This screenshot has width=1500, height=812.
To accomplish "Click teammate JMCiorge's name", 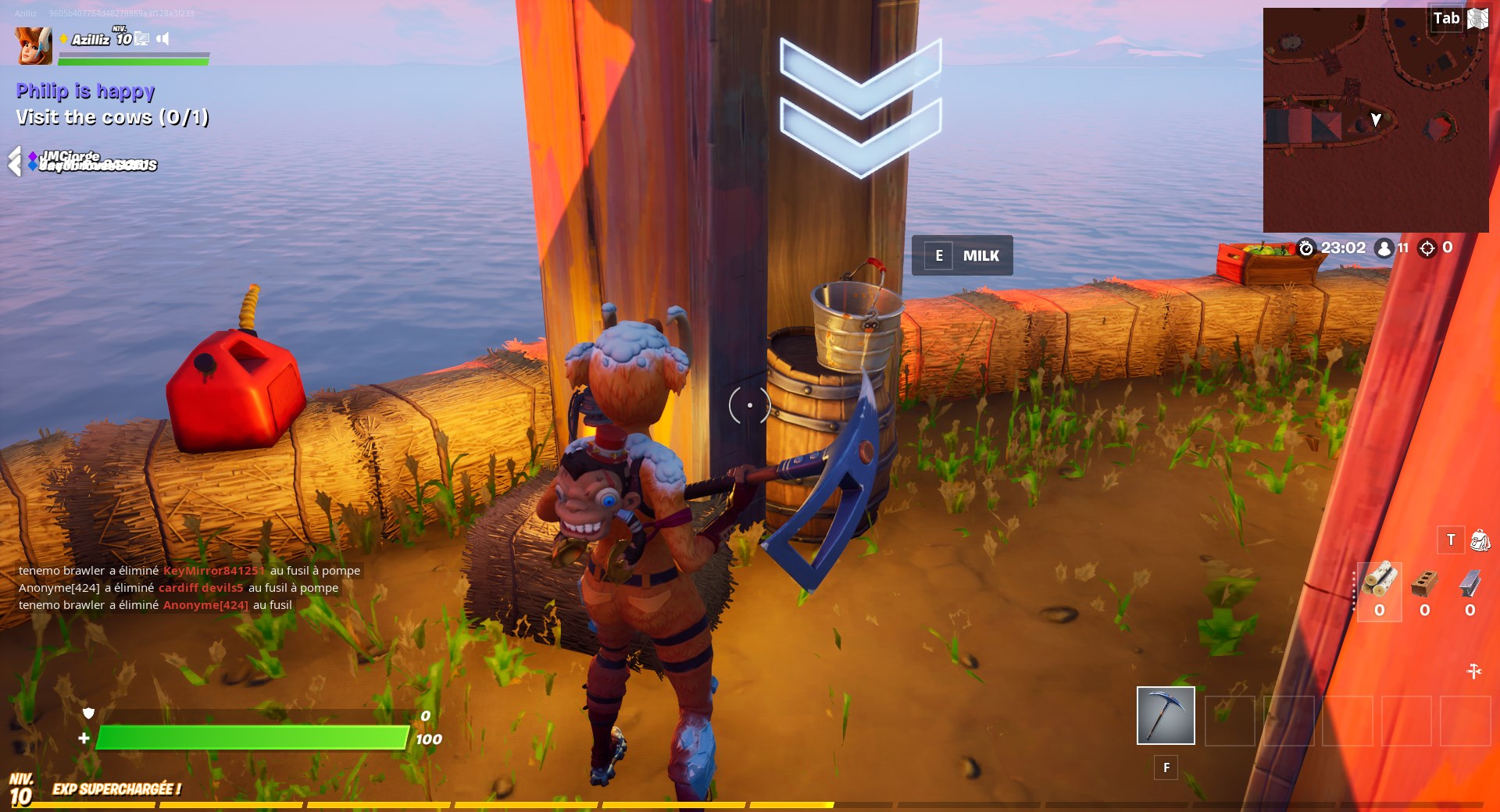I will [70, 155].
